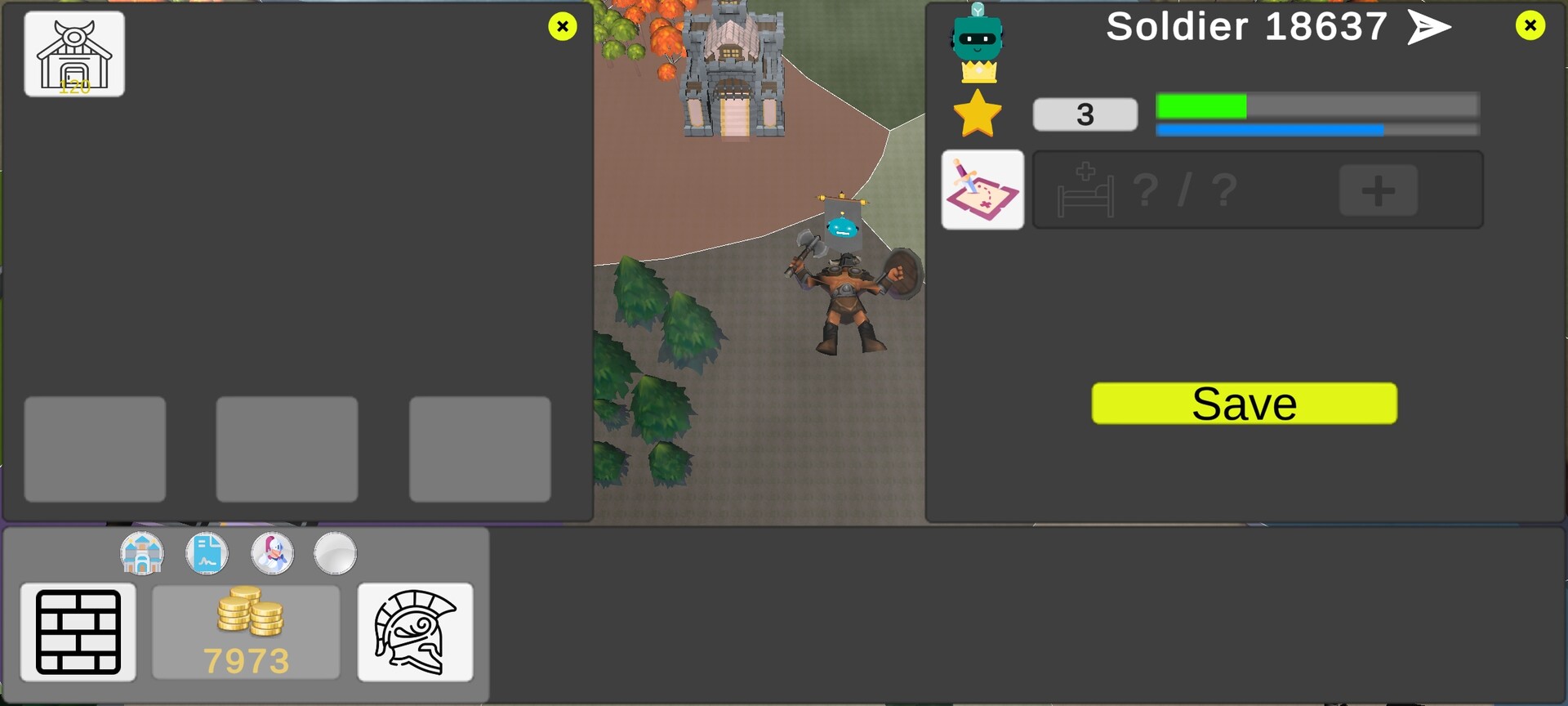1568x706 pixels.
Task: Open the sword-on-map quest icon
Action: (983, 190)
